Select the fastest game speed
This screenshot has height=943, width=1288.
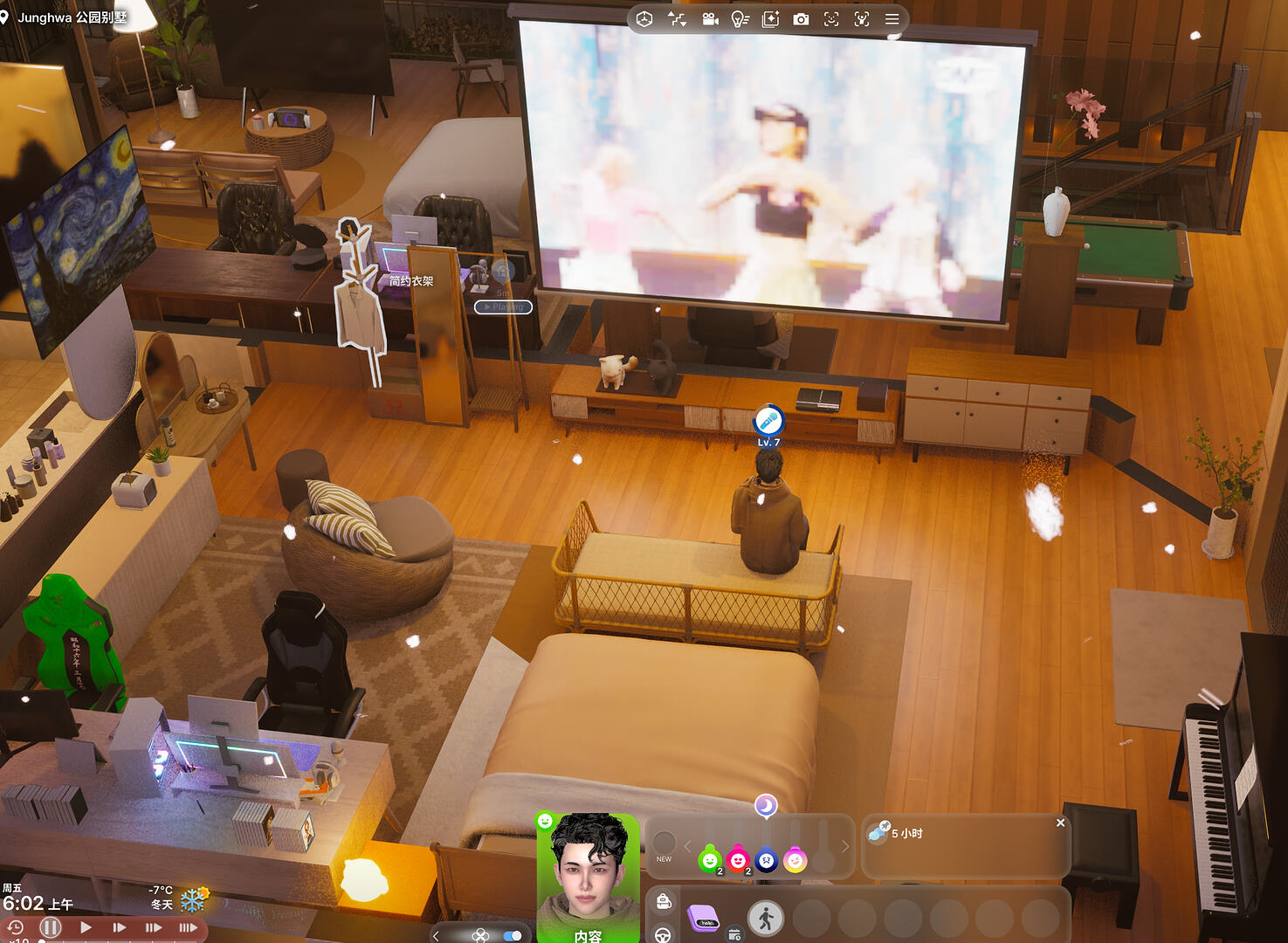[188, 927]
